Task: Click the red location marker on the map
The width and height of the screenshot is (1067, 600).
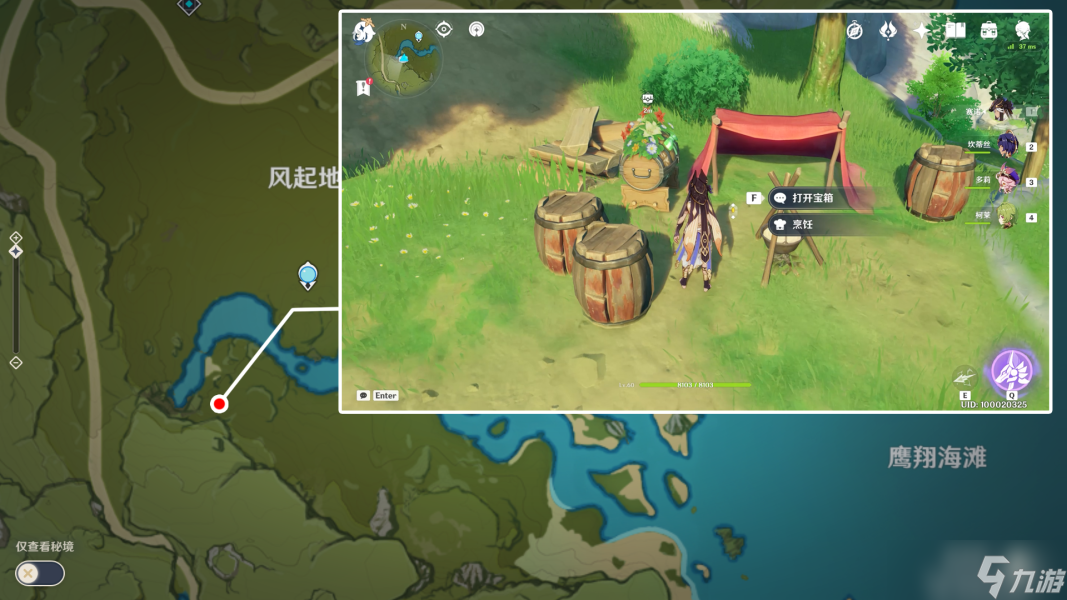Action: tap(219, 404)
